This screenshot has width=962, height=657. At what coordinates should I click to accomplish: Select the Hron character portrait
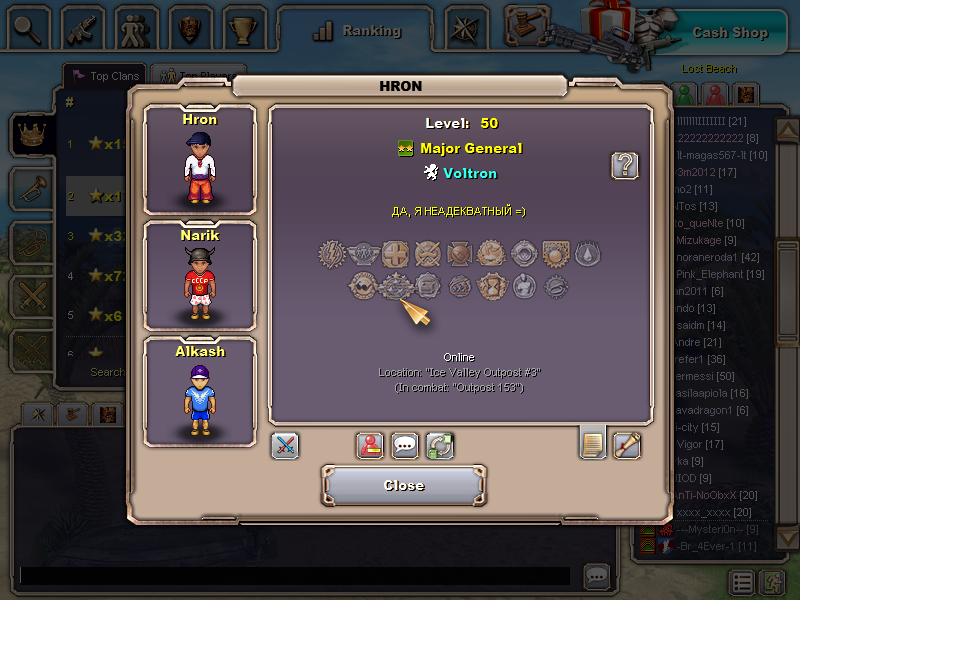[200, 160]
